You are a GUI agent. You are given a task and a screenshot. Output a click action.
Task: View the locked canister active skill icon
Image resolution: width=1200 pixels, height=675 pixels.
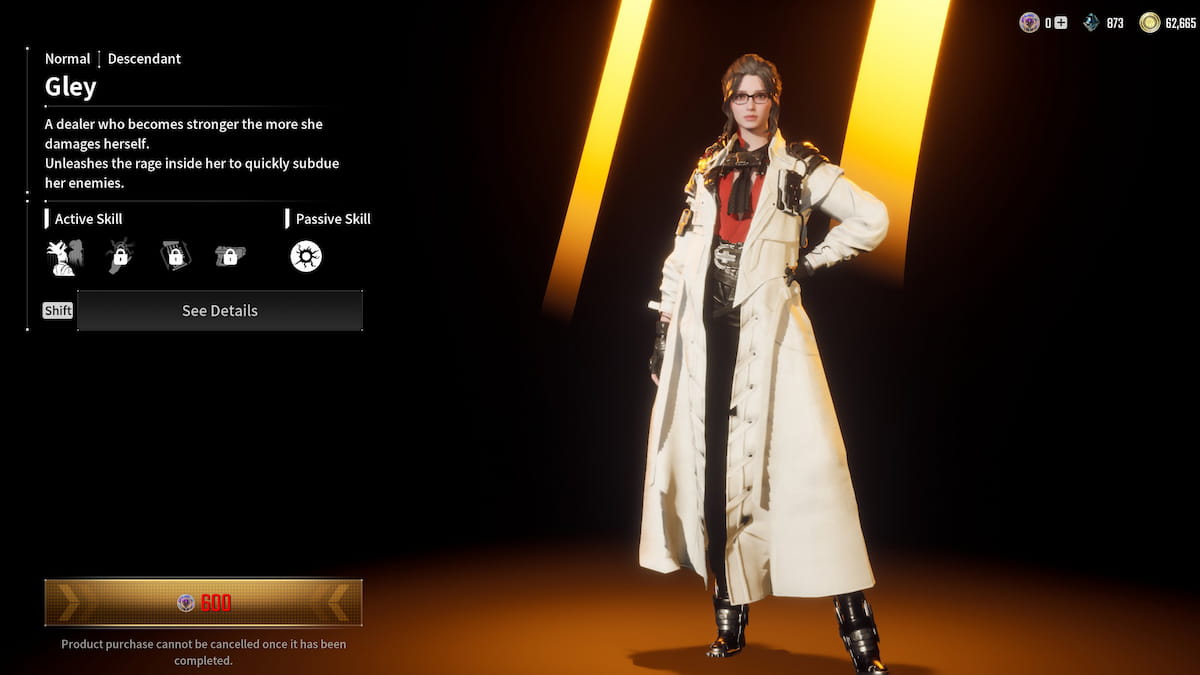[x=175, y=257]
